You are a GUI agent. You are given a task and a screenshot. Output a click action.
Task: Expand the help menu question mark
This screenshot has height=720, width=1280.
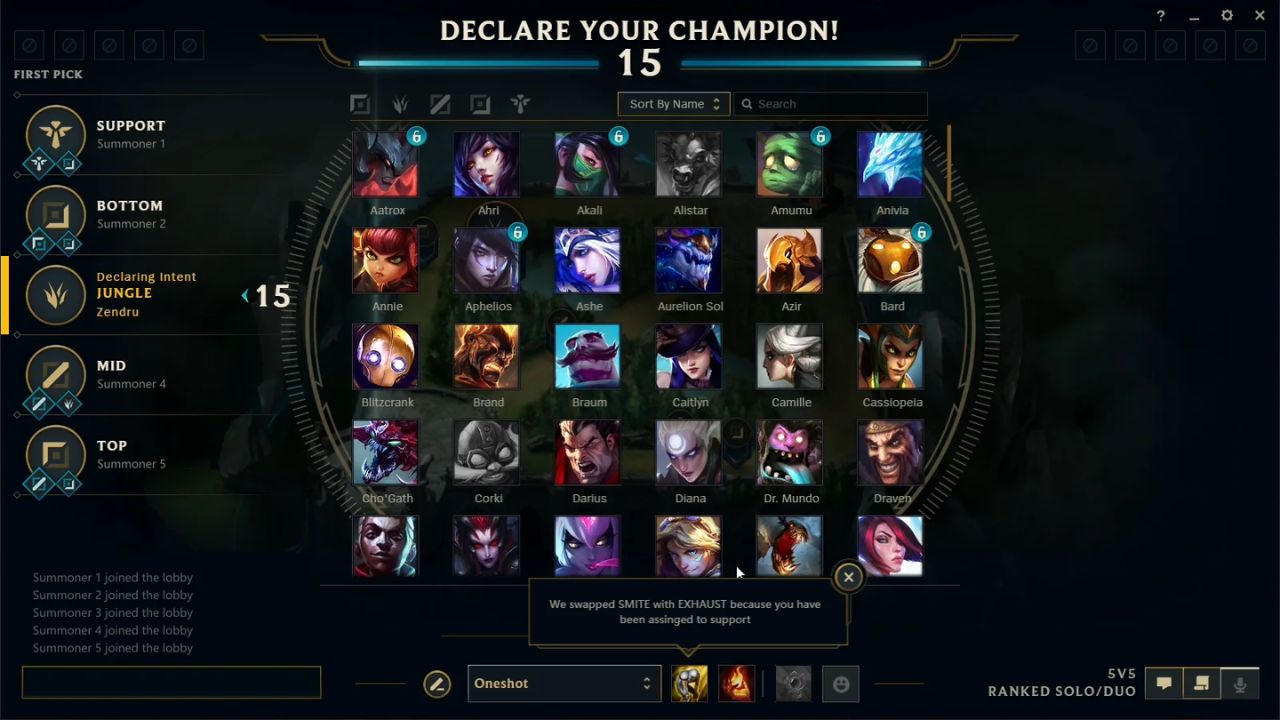(1160, 15)
